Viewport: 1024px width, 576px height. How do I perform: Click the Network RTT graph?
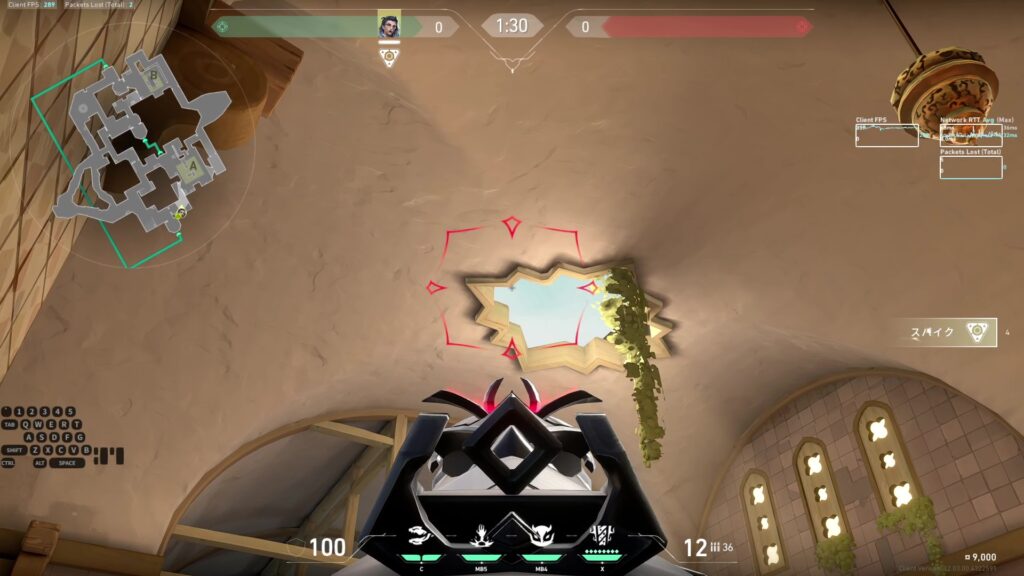point(971,135)
